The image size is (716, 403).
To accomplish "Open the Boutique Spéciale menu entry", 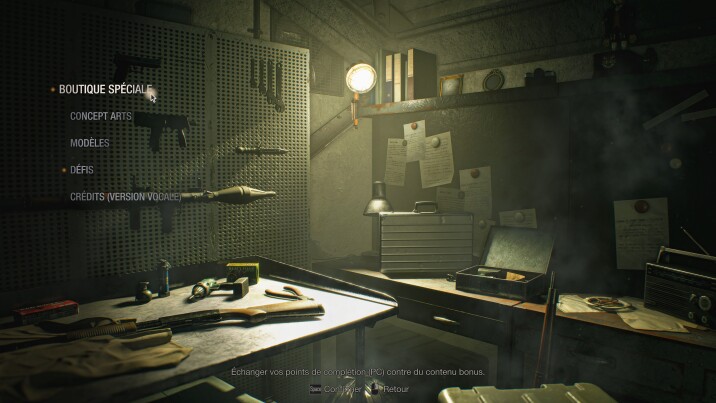I will tap(104, 89).
